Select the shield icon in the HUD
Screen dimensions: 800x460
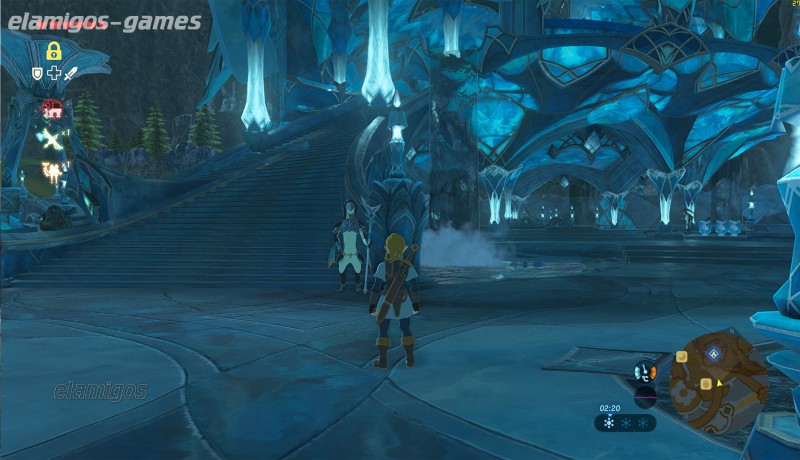(x=38, y=73)
